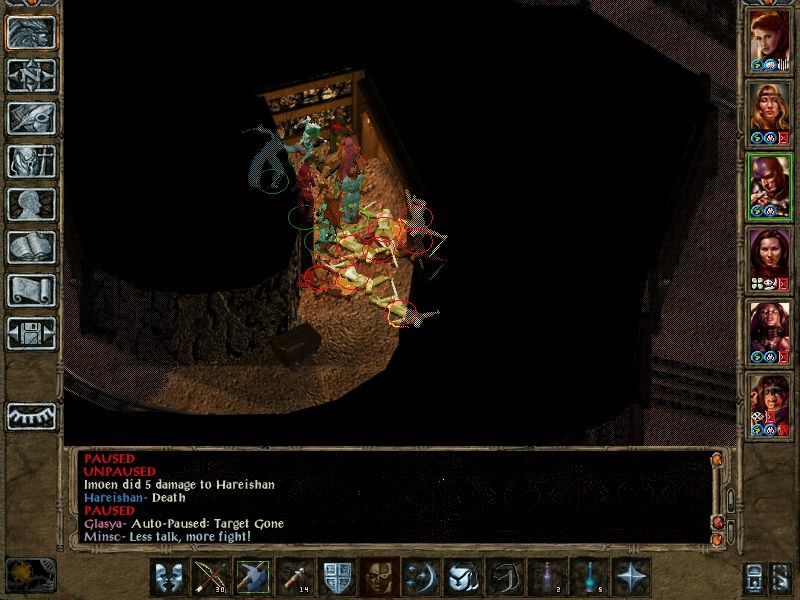
Task: Select the hammer weapon slot
Action: pos(294,577)
